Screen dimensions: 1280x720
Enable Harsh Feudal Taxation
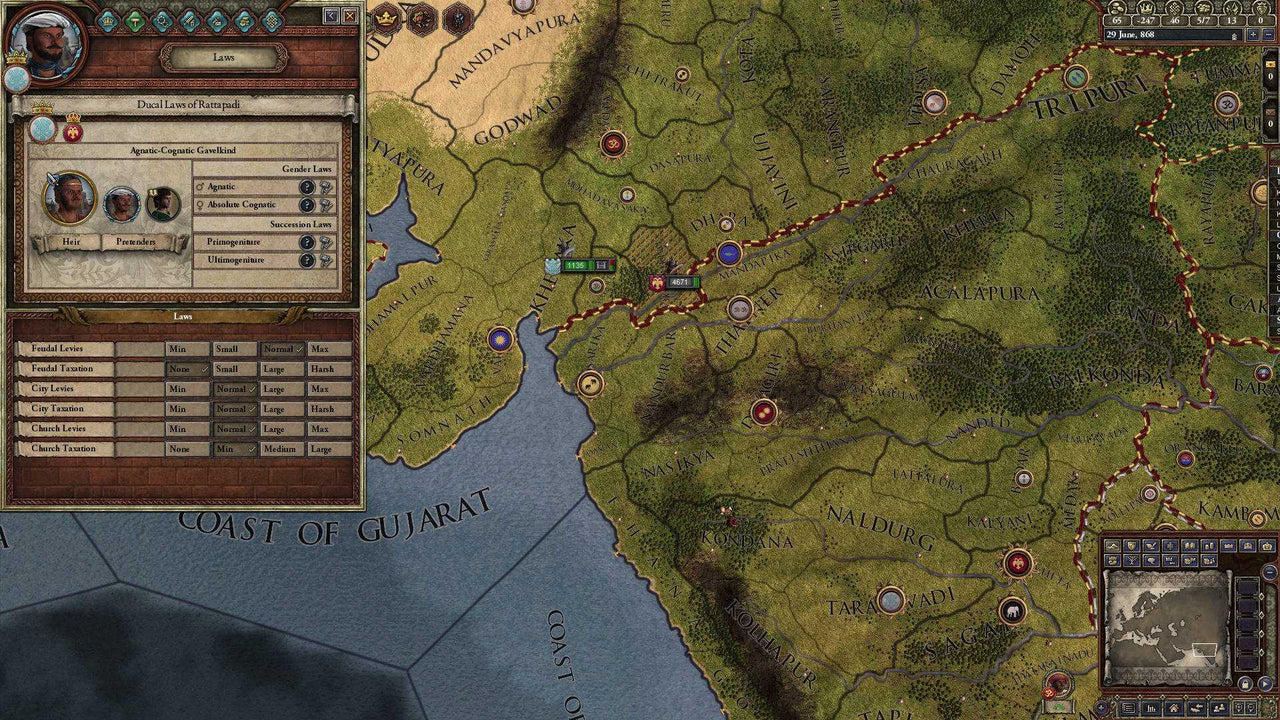click(x=330, y=369)
